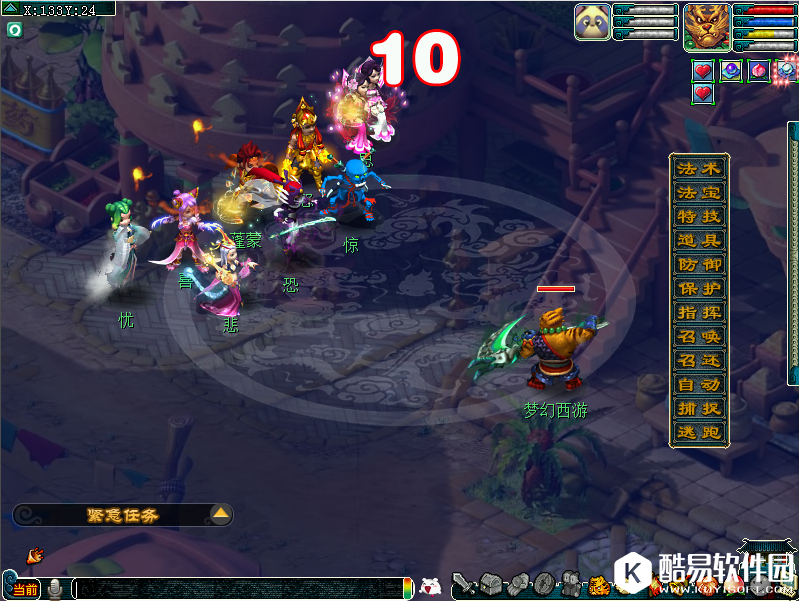This screenshot has height=601, width=799.
Task: Select the 特技 special skill command
Action: 698,216
